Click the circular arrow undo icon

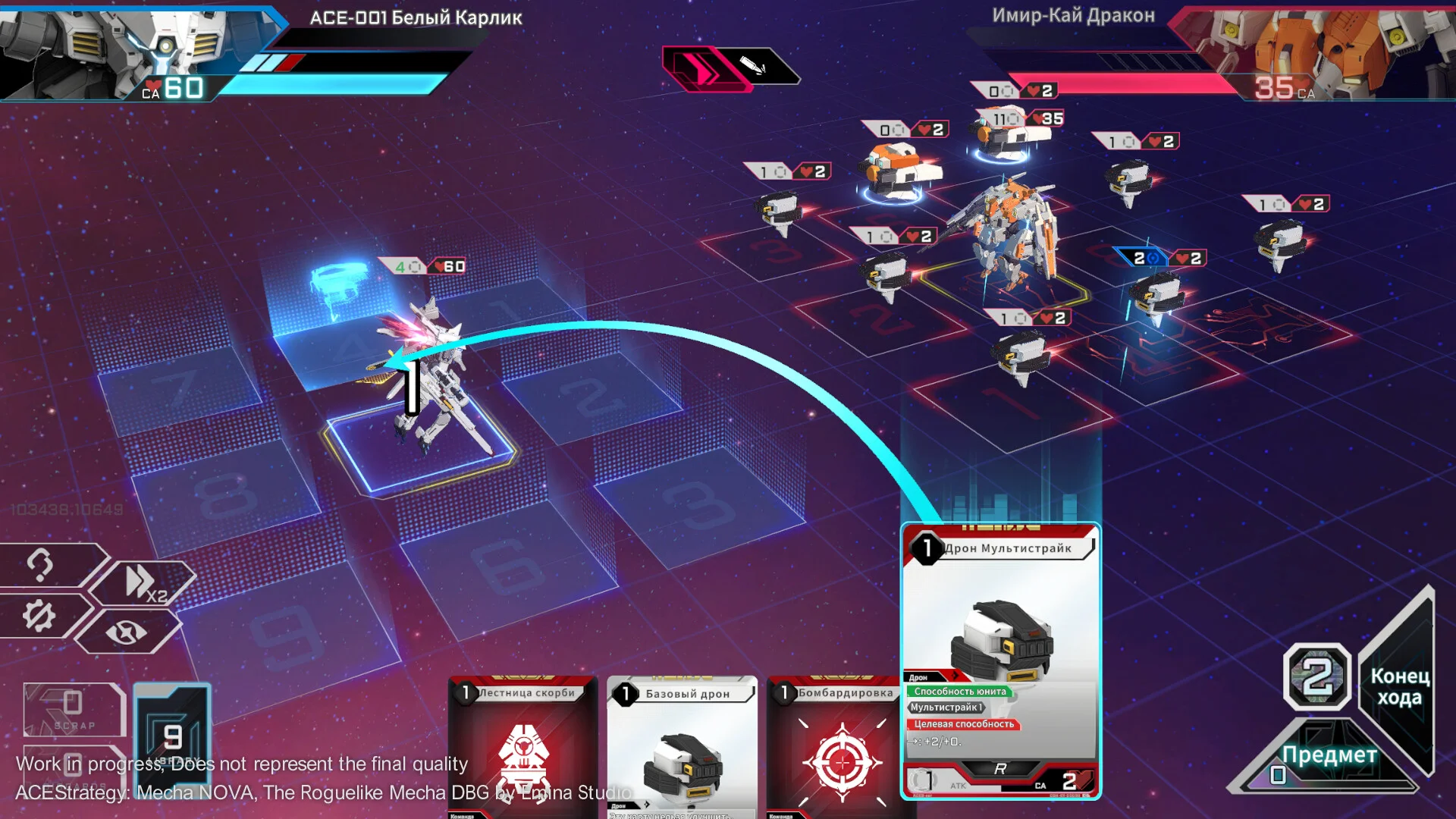click(41, 564)
